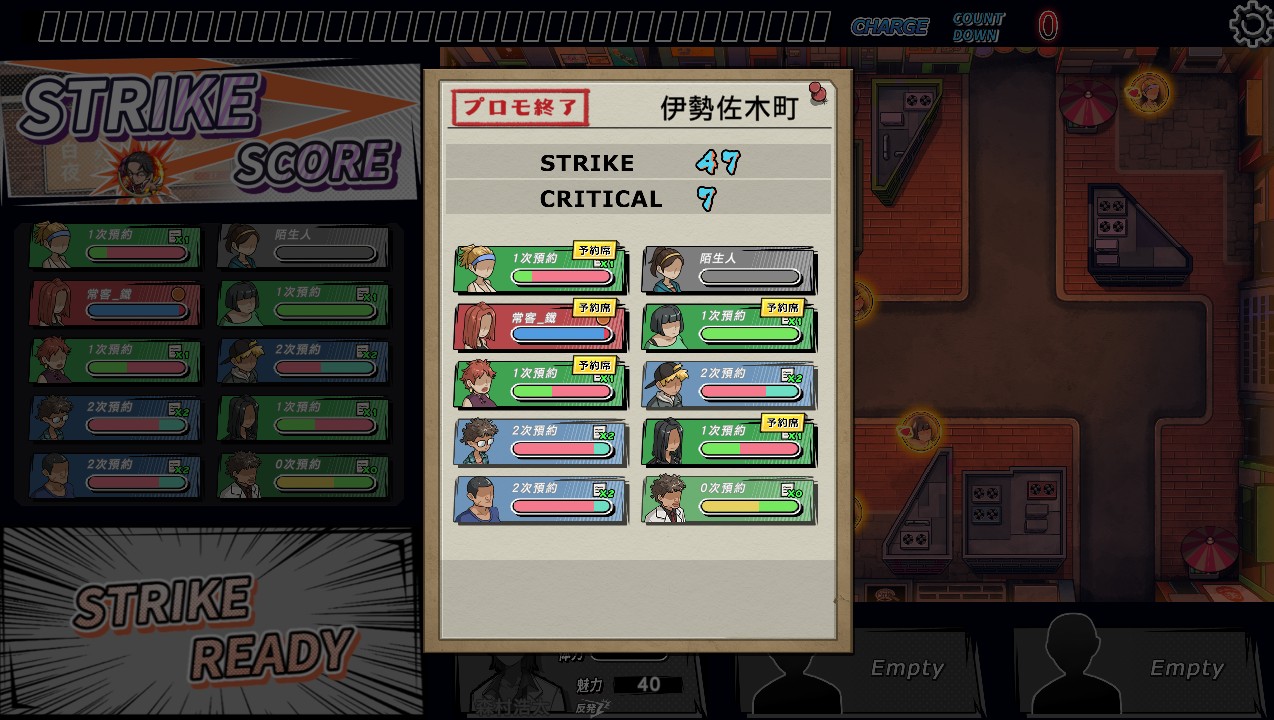Select the 陌生人 customer card in results panel
1274x720 pixels.
click(x=728, y=270)
